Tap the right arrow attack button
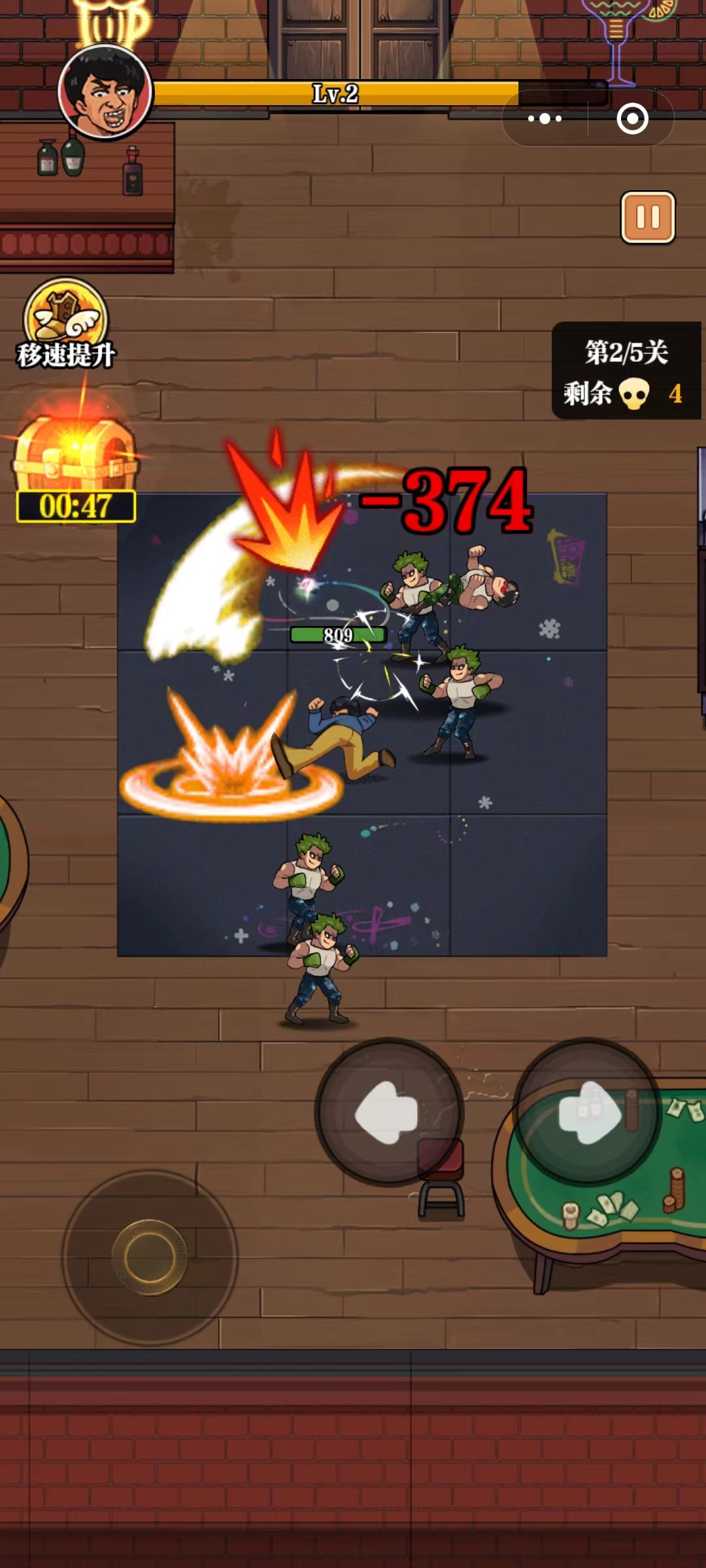Viewport: 706px width, 1568px height. 588,1112
